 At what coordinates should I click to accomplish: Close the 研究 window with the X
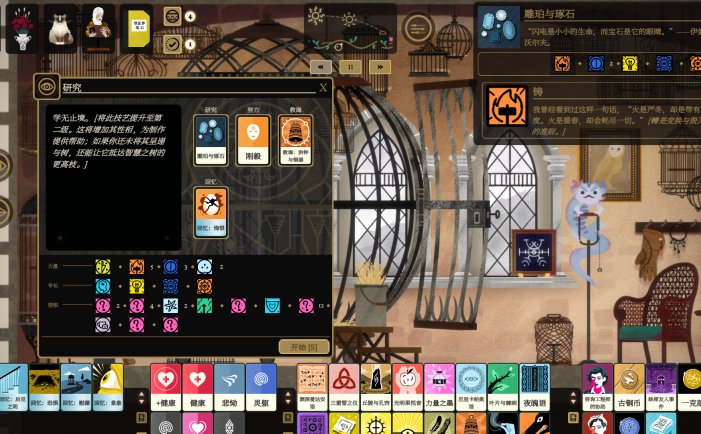pyautogui.click(x=323, y=88)
